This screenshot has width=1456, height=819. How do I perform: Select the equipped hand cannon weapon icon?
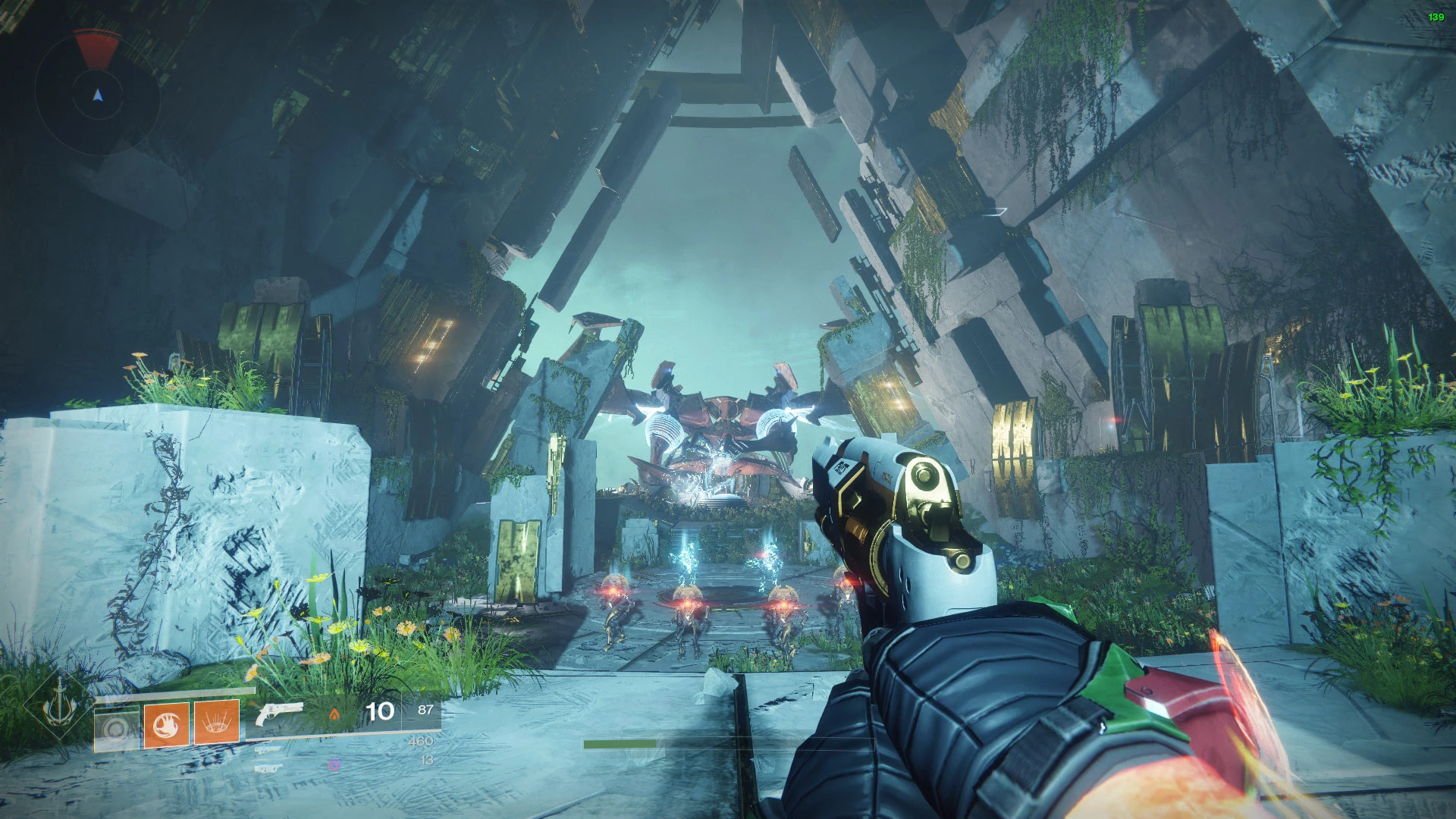point(279,714)
